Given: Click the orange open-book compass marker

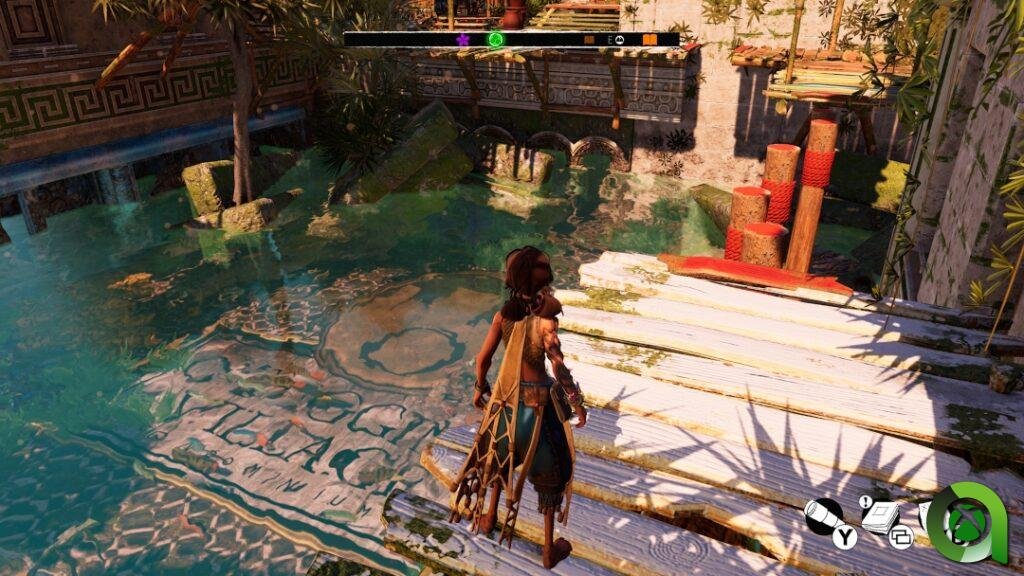Looking at the screenshot, I should pos(650,40).
